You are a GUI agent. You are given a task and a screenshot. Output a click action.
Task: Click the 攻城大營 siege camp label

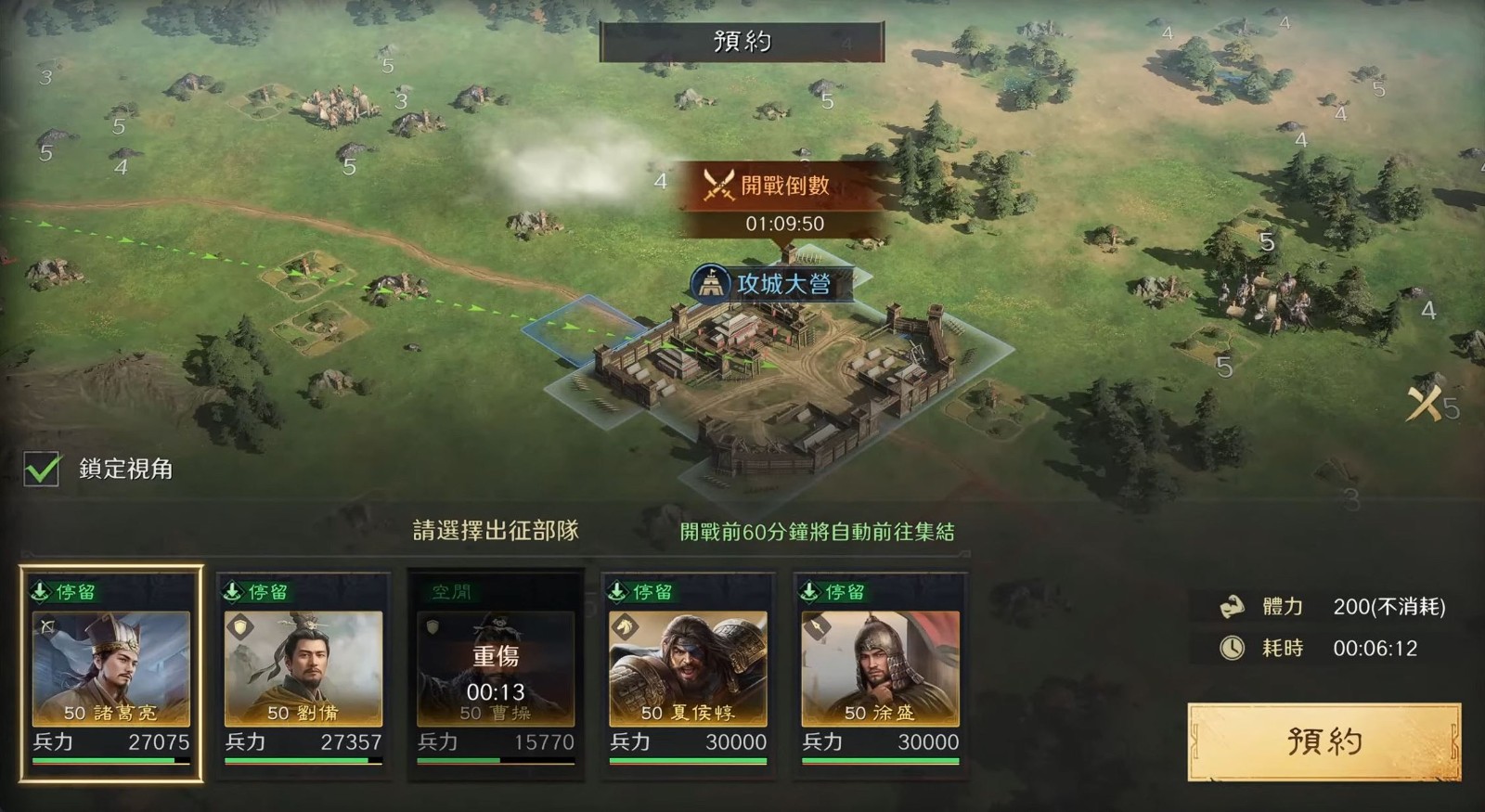click(772, 284)
